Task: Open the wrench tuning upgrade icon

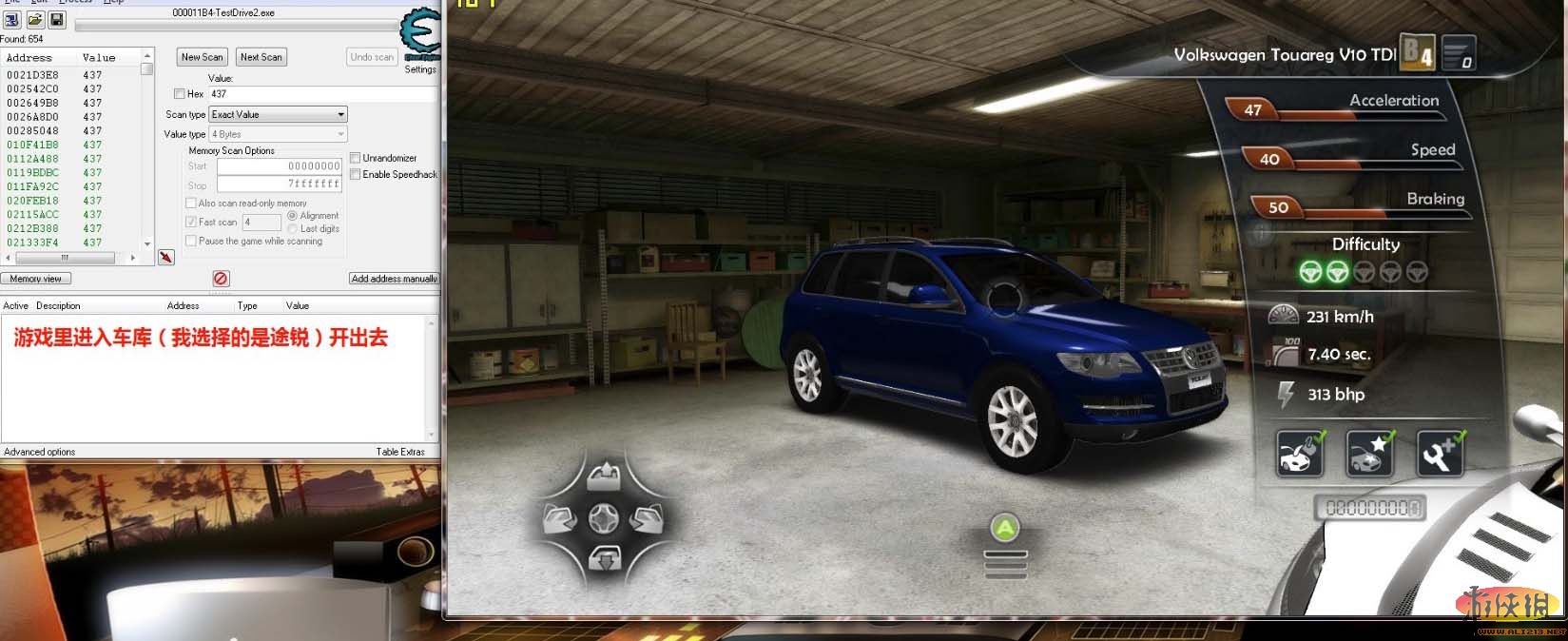Action: pyautogui.click(x=1440, y=454)
